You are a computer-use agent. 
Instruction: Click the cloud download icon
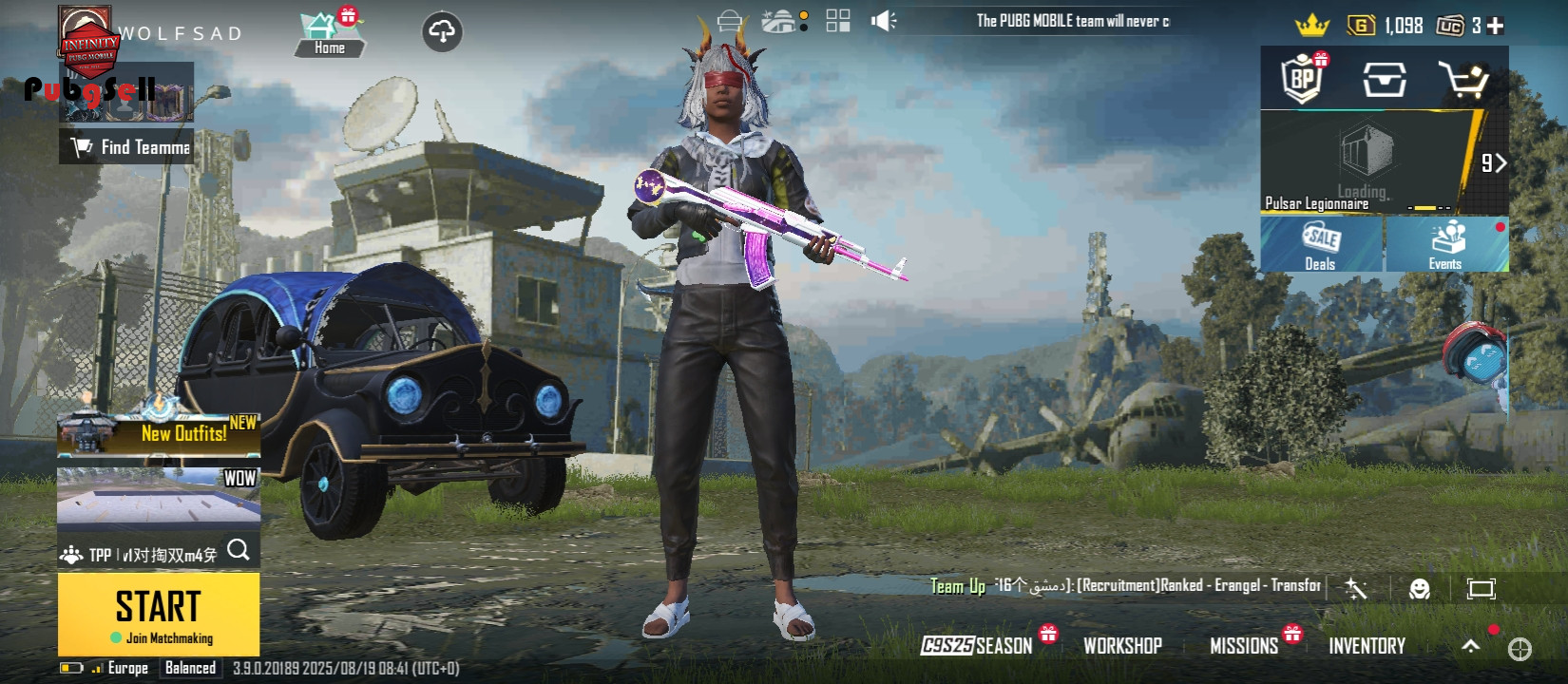click(x=442, y=32)
